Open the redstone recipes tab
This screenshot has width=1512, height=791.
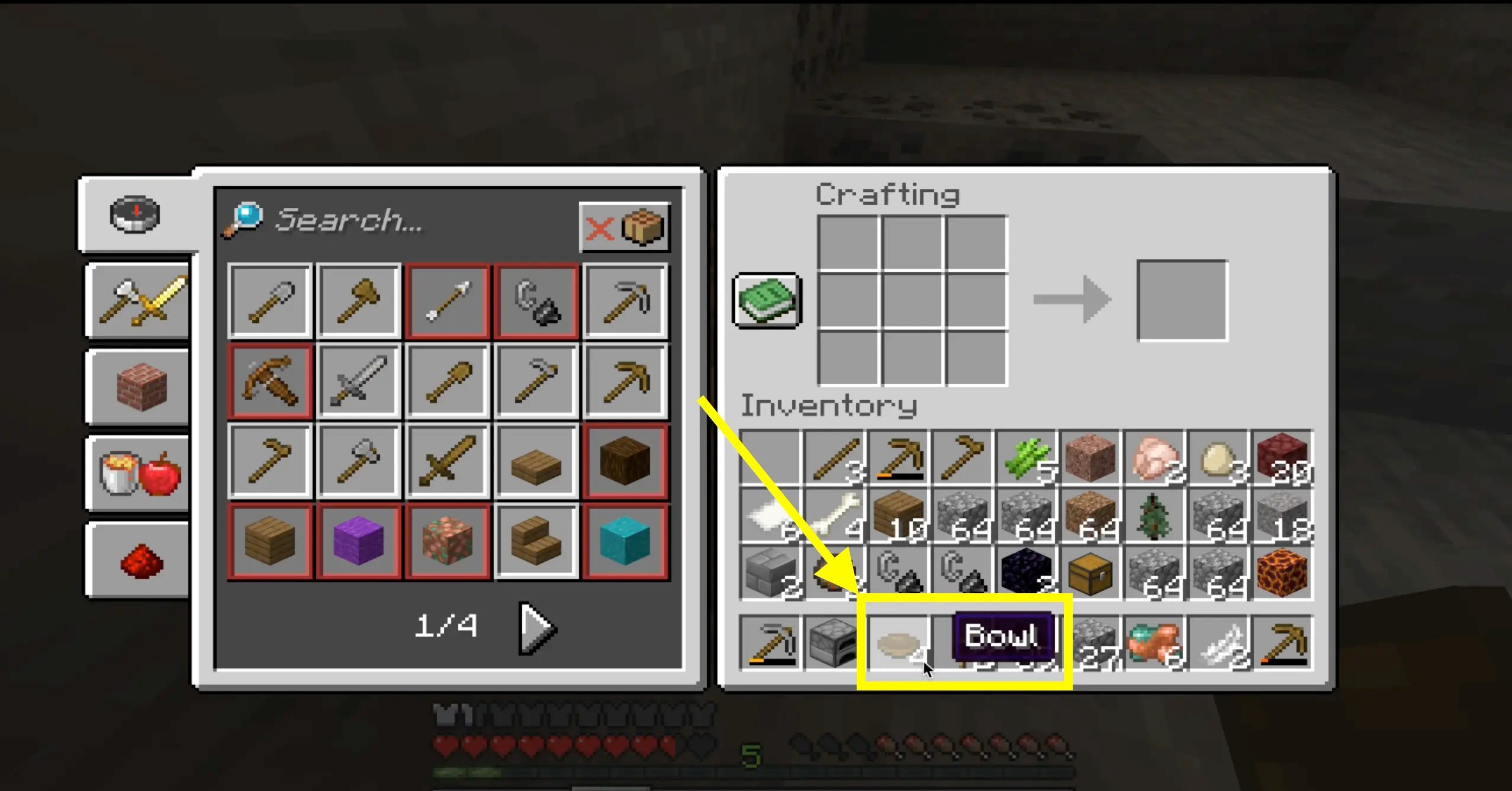(x=136, y=560)
